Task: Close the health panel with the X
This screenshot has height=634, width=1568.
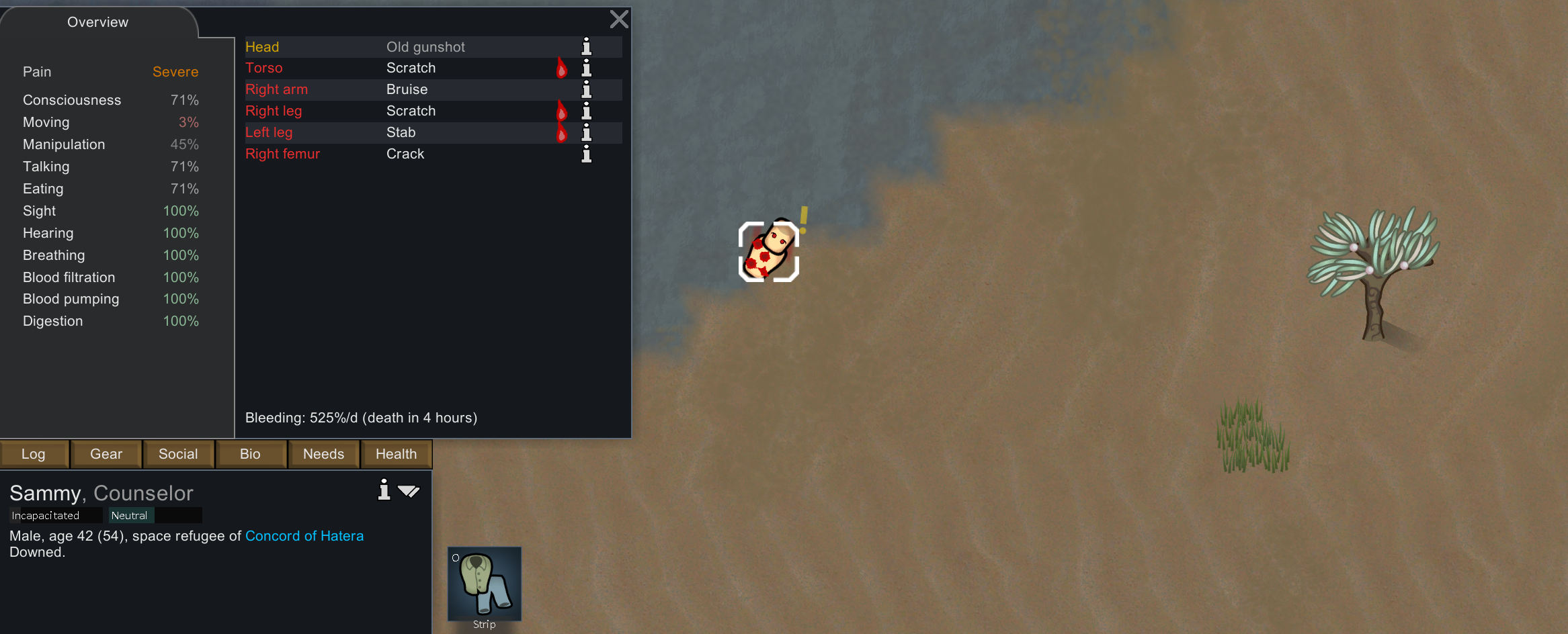Action: click(619, 19)
